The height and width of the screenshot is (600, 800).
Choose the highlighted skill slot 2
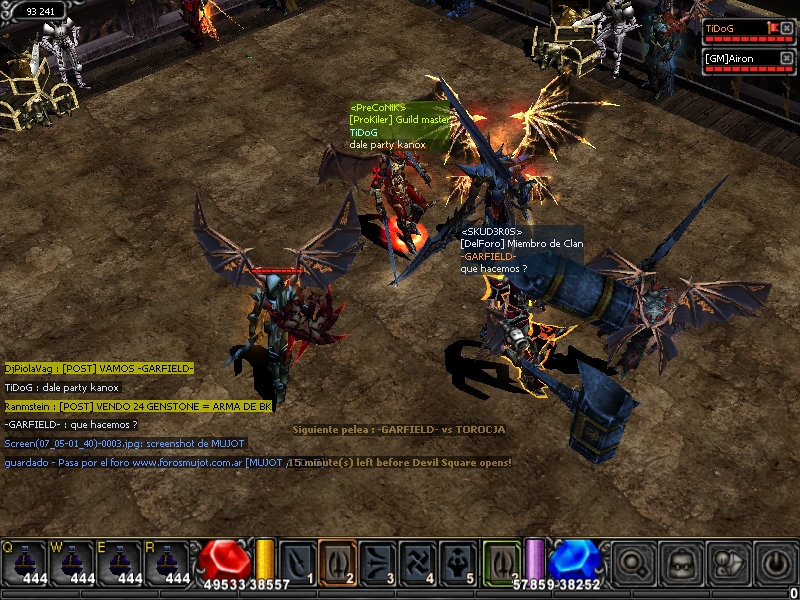pyautogui.click(x=338, y=561)
